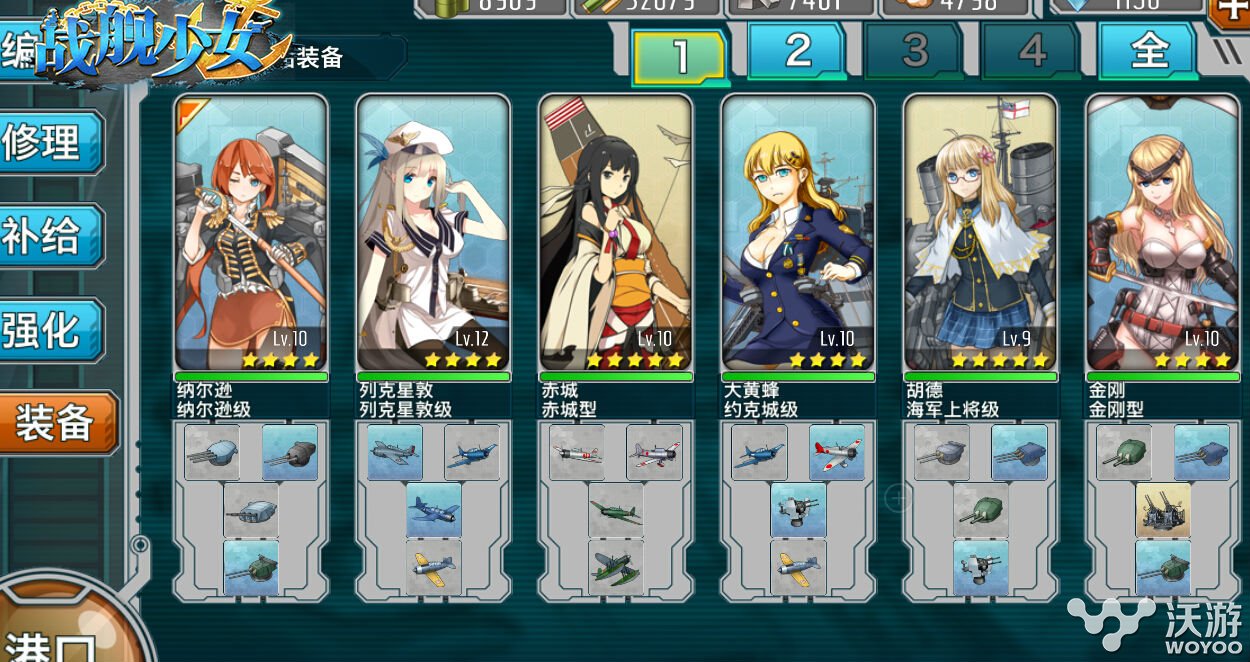Screen dimensions: 1250x662
Task: Switch to fleet tab 2
Action: [797, 50]
